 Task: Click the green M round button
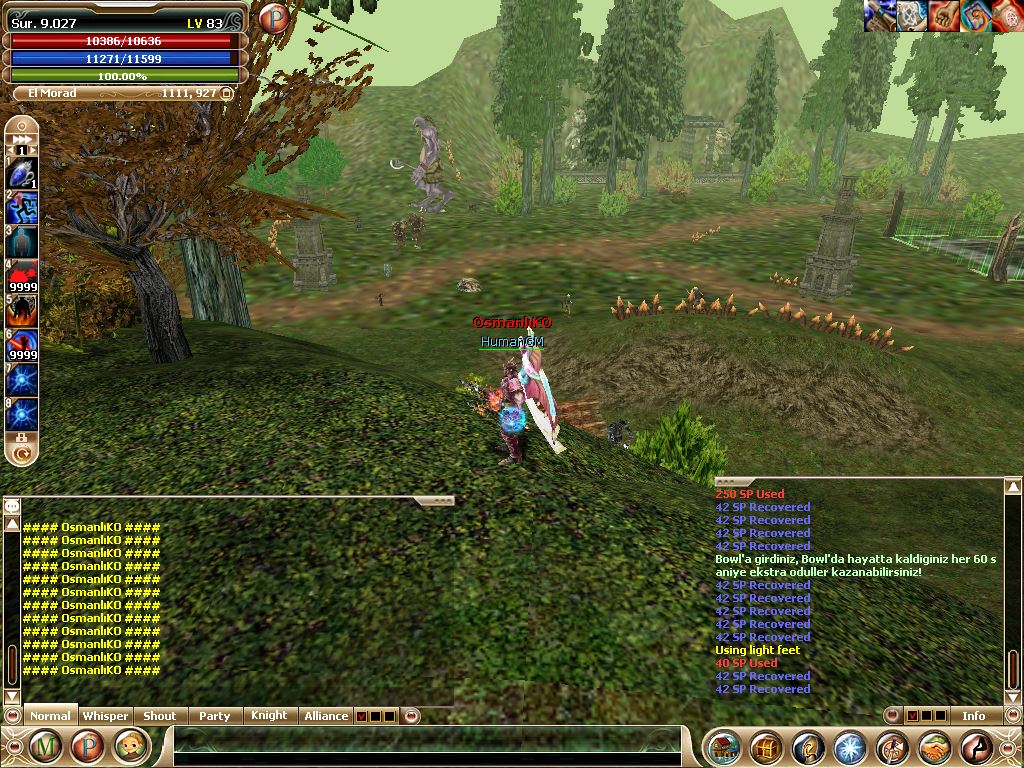coord(45,746)
